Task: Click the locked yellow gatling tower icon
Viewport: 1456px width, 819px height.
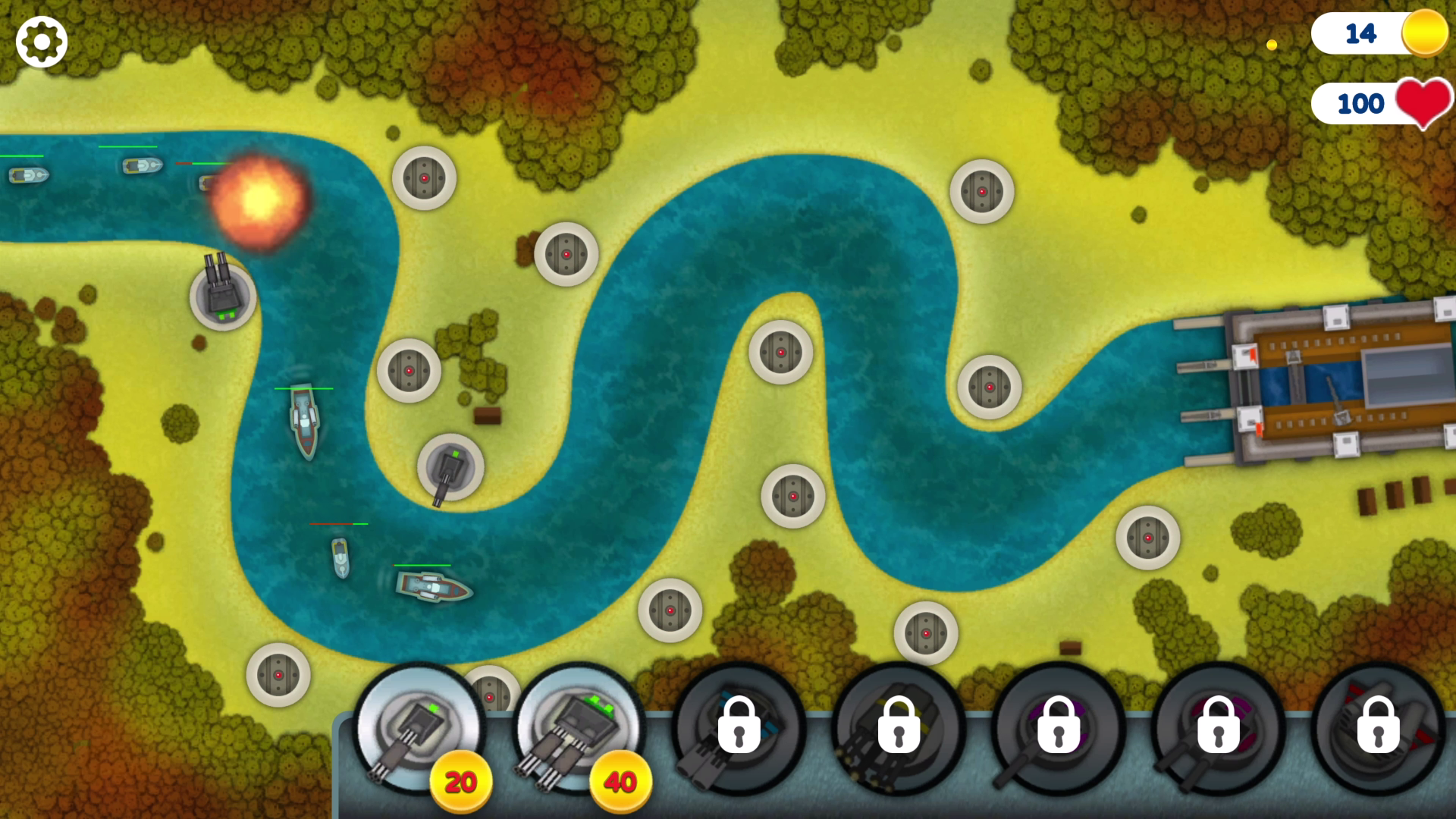Action: [x=899, y=728]
